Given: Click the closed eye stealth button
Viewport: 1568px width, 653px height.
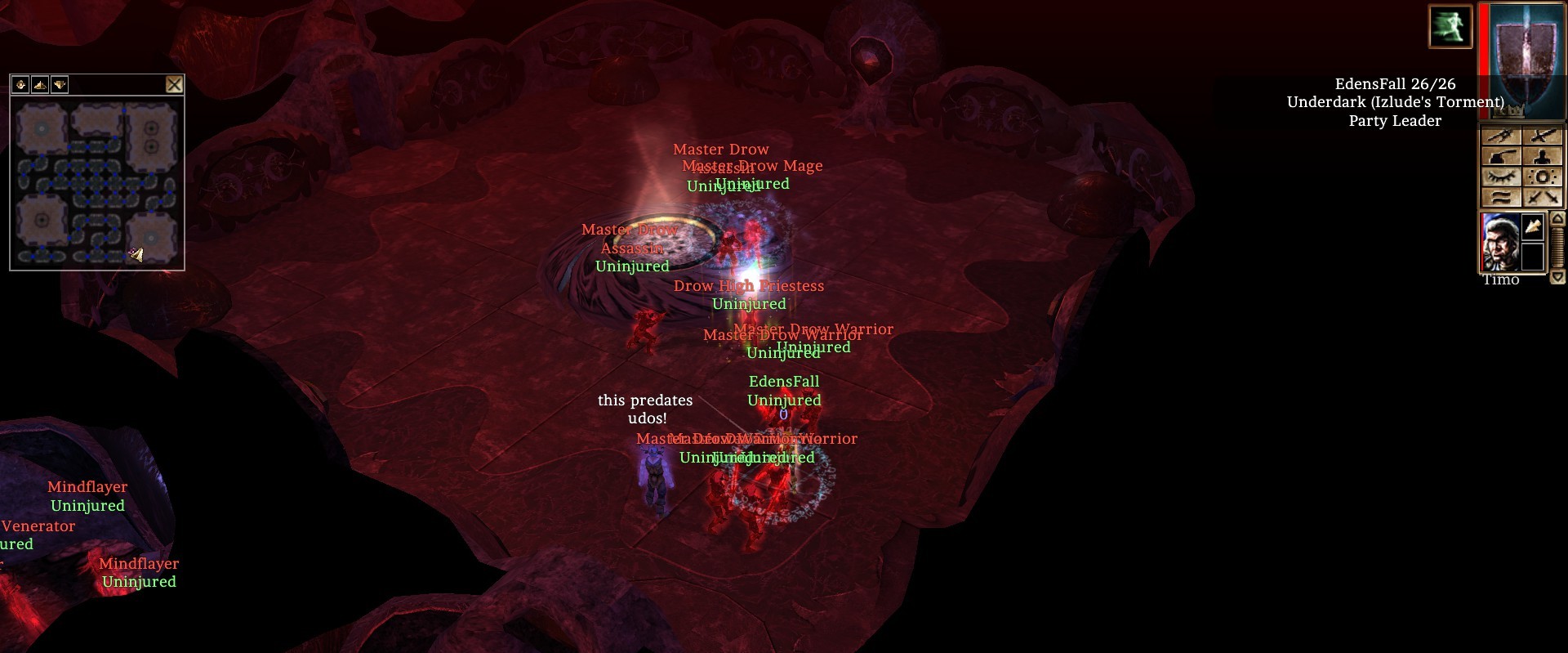Looking at the screenshot, I should coord(1502,177).
